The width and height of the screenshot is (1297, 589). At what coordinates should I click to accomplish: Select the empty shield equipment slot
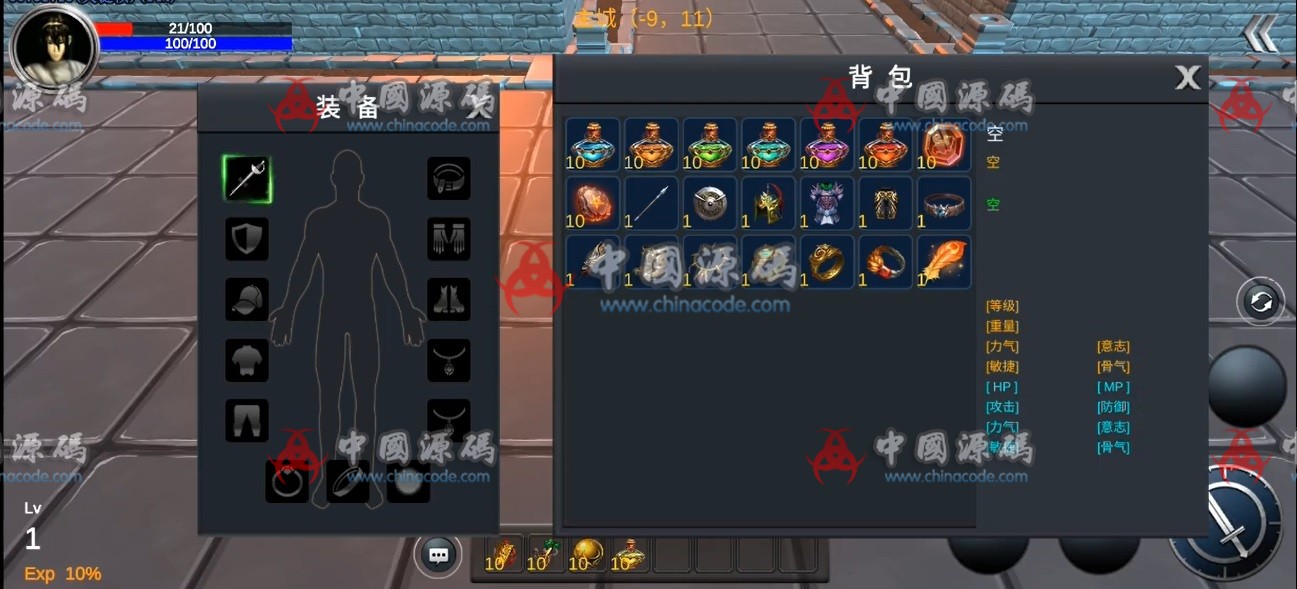click(247, 239)
